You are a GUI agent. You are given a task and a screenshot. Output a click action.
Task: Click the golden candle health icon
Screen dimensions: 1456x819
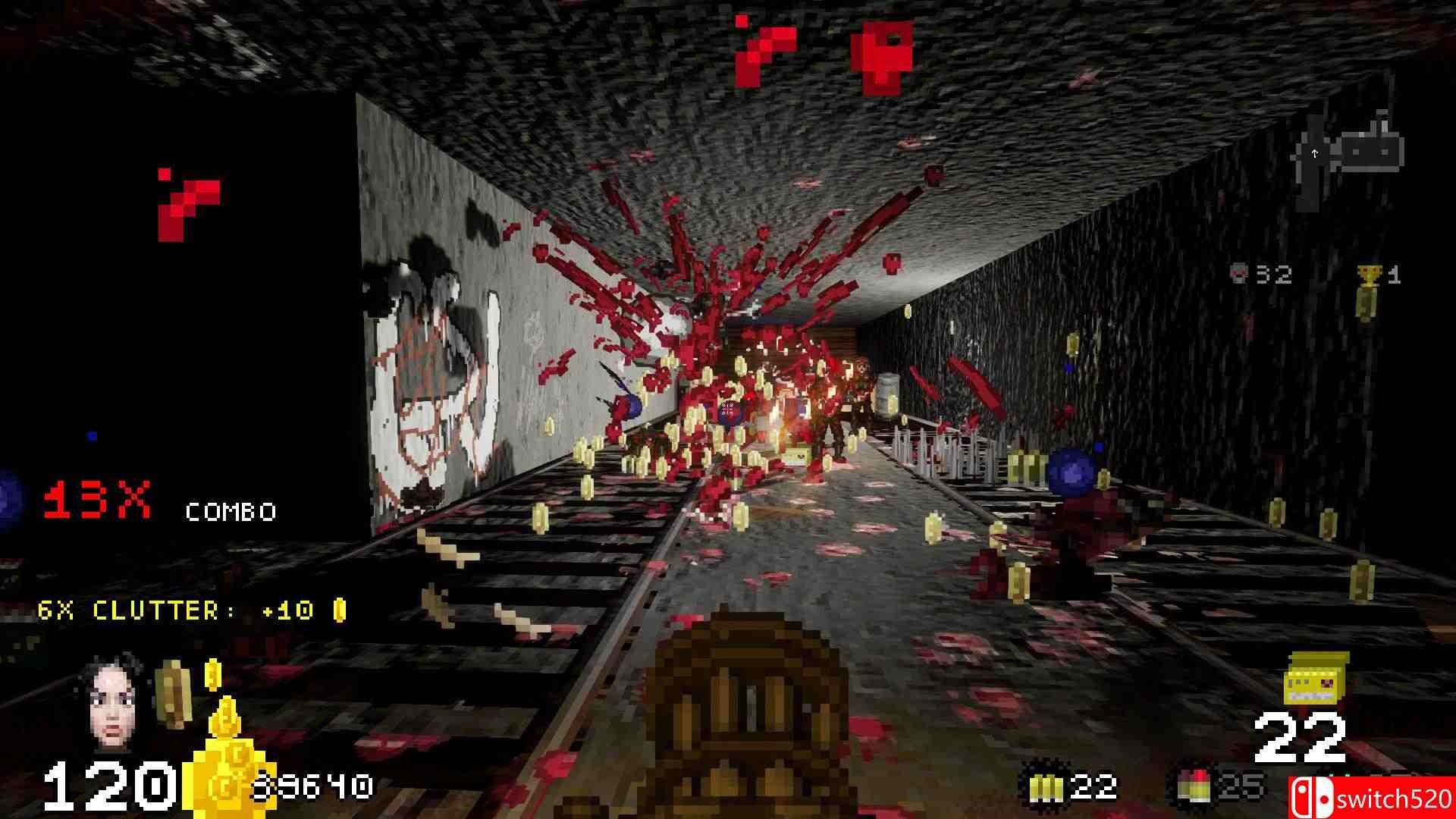227,747
